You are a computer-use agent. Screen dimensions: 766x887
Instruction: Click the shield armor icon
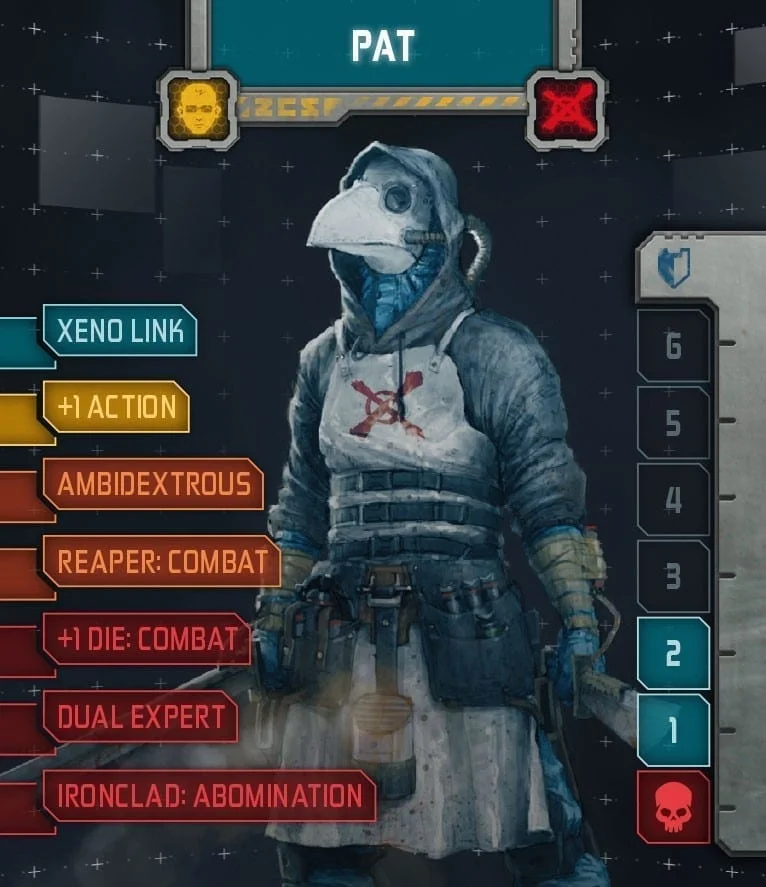(x=673, y=268)
